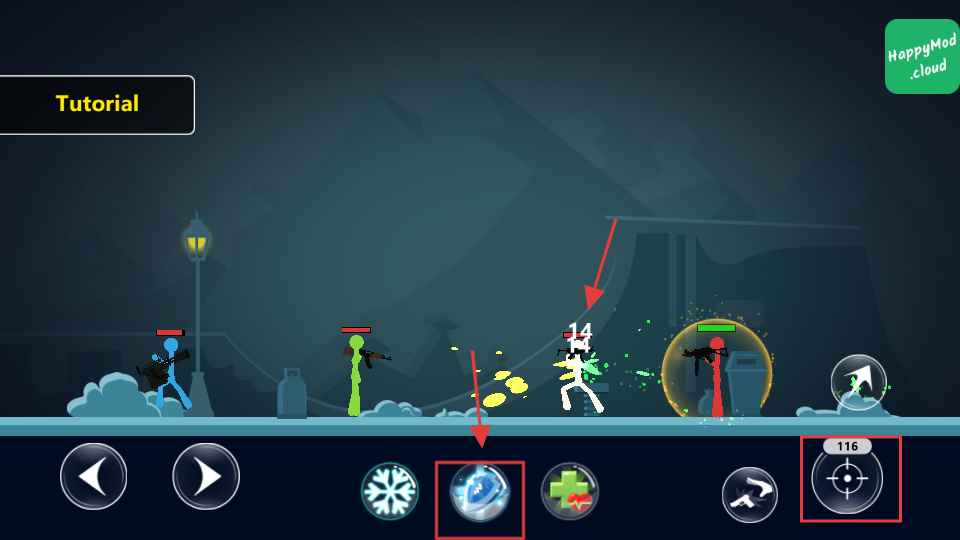Tap the move left arrow button
The width and height of the screenshot is (960, 540).
[x=94, y=476]
